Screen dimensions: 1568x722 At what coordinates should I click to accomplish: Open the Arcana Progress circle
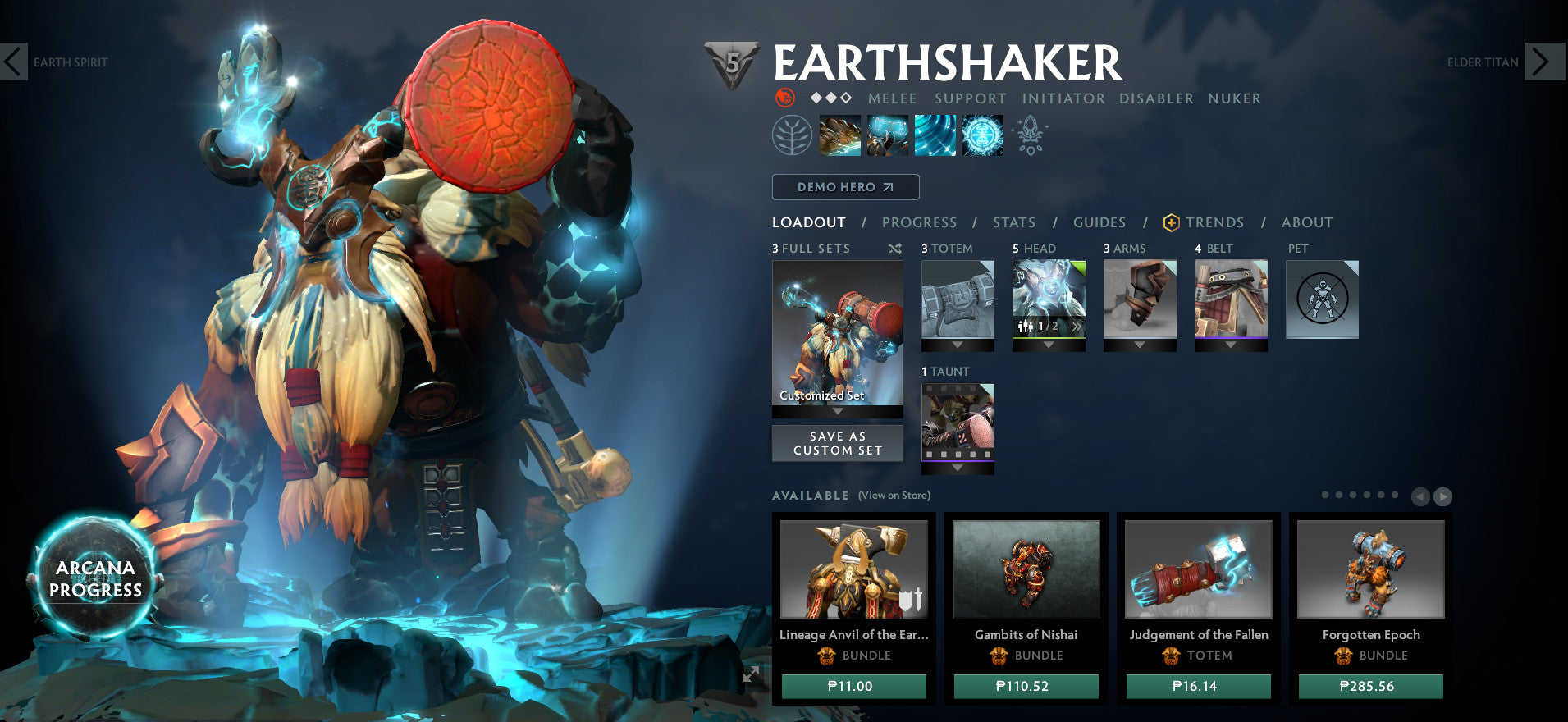[96, 578]
